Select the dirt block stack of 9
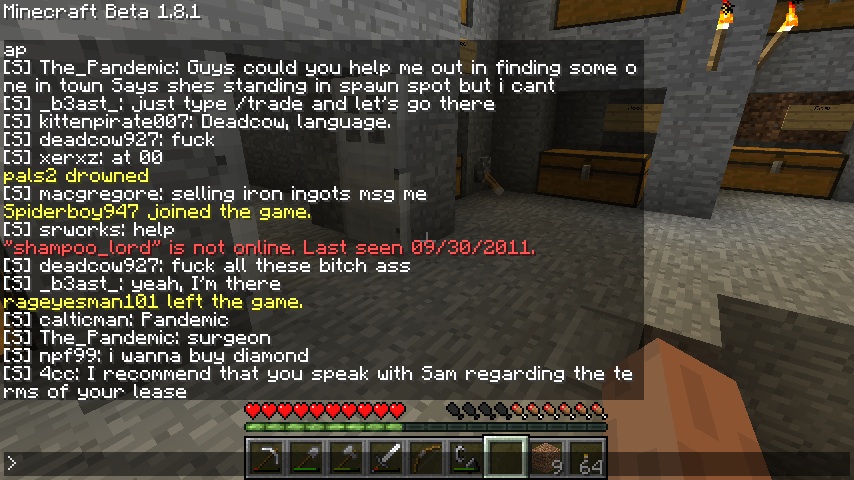Image resolution: width=854 pixels, height=480 pixels. [546, 459]
